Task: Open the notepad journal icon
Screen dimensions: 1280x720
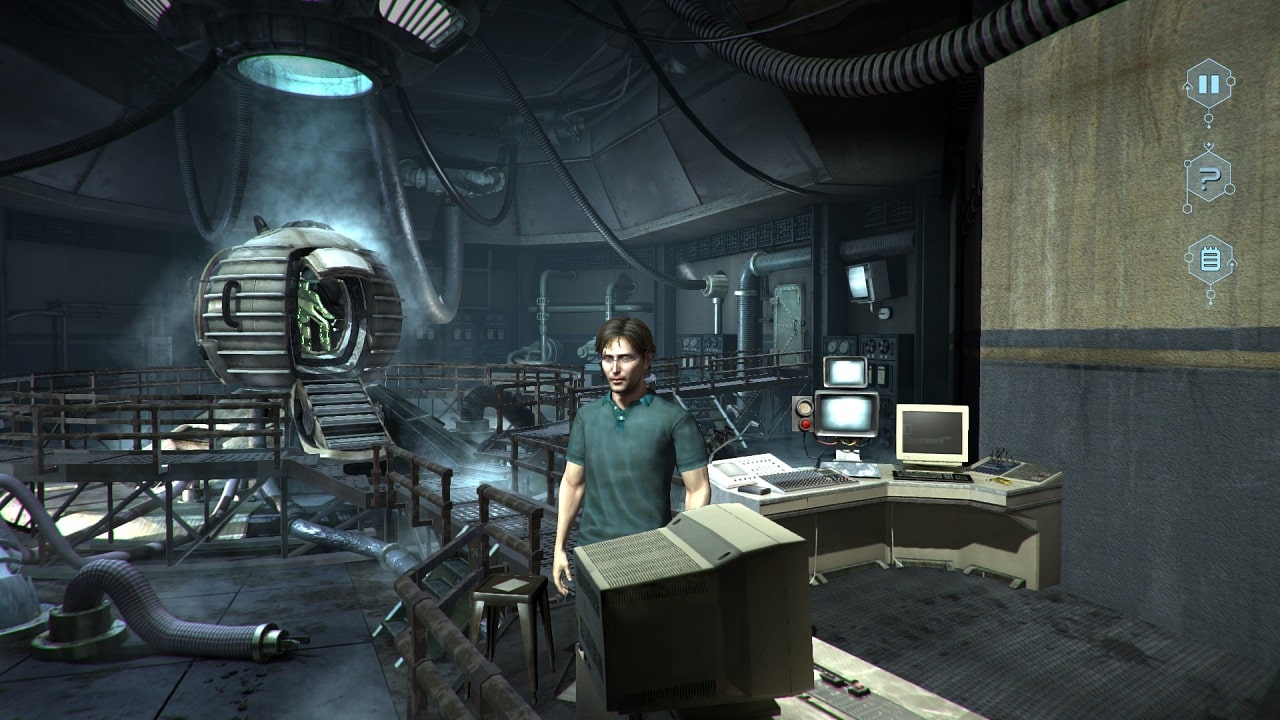Action: click(1209, 261)
